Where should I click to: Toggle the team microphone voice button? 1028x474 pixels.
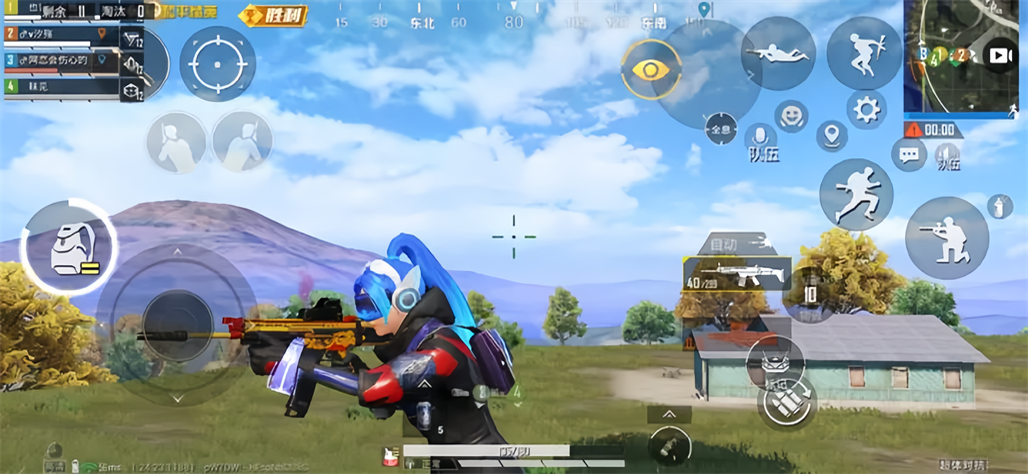click(761, 140)
